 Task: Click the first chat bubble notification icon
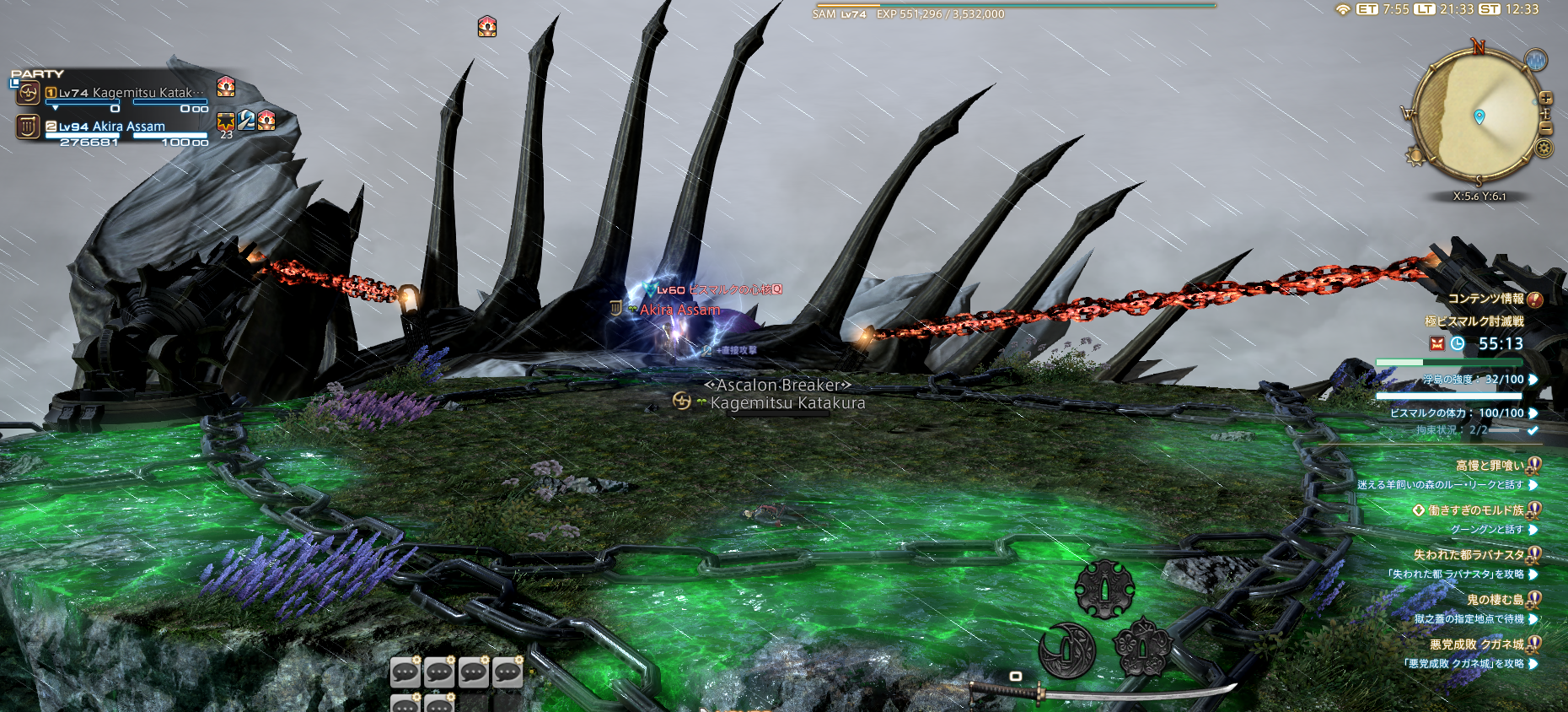pyautogui.click(x=405, y=672)
